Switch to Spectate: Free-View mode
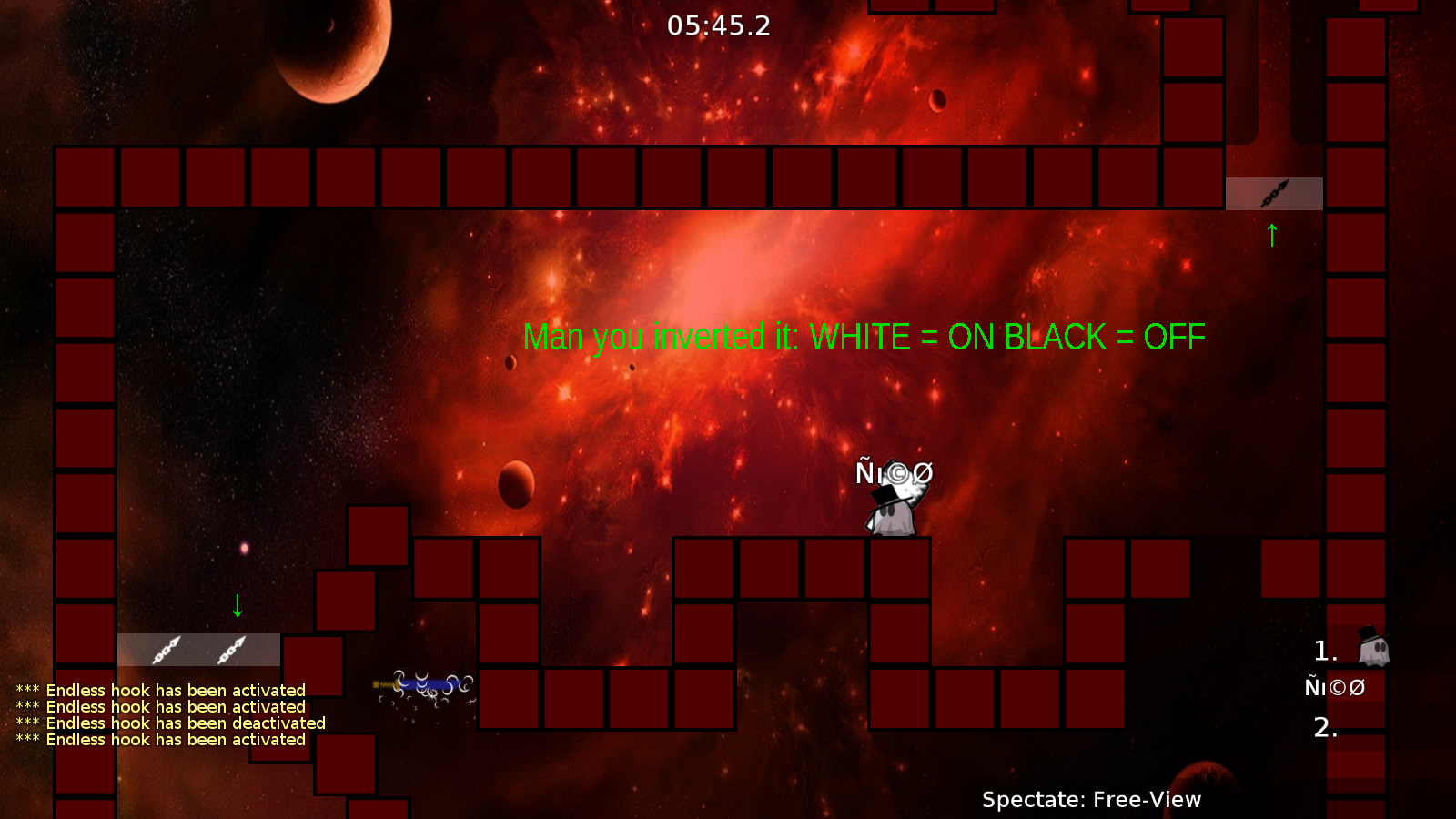1456x819 pixels. [1091, 800]
